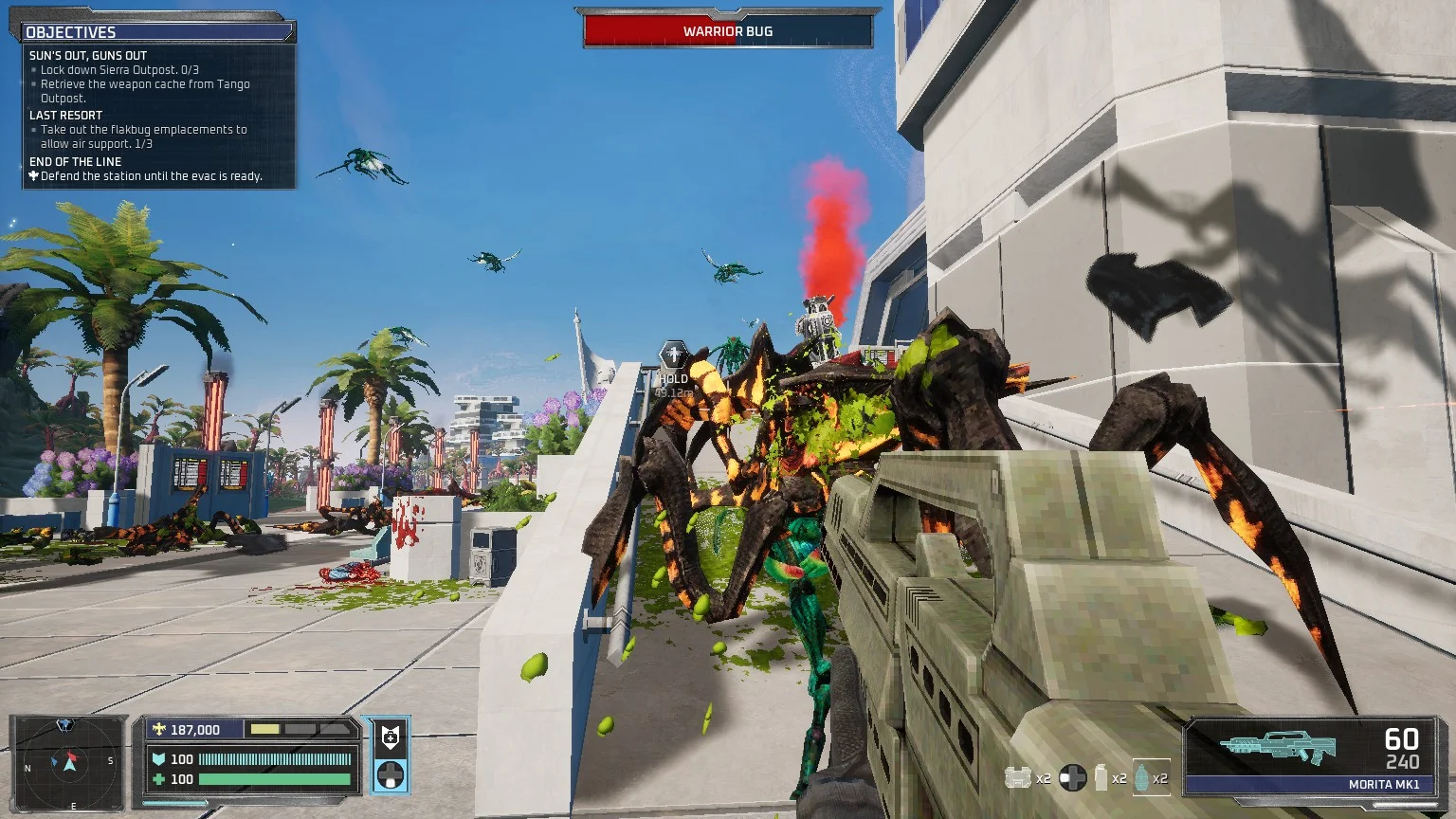The width and height of the screenshot is (1456, 819).
Task: Click the medic class shield emblem
Action: pyautogui.click(x=389, y=736)
